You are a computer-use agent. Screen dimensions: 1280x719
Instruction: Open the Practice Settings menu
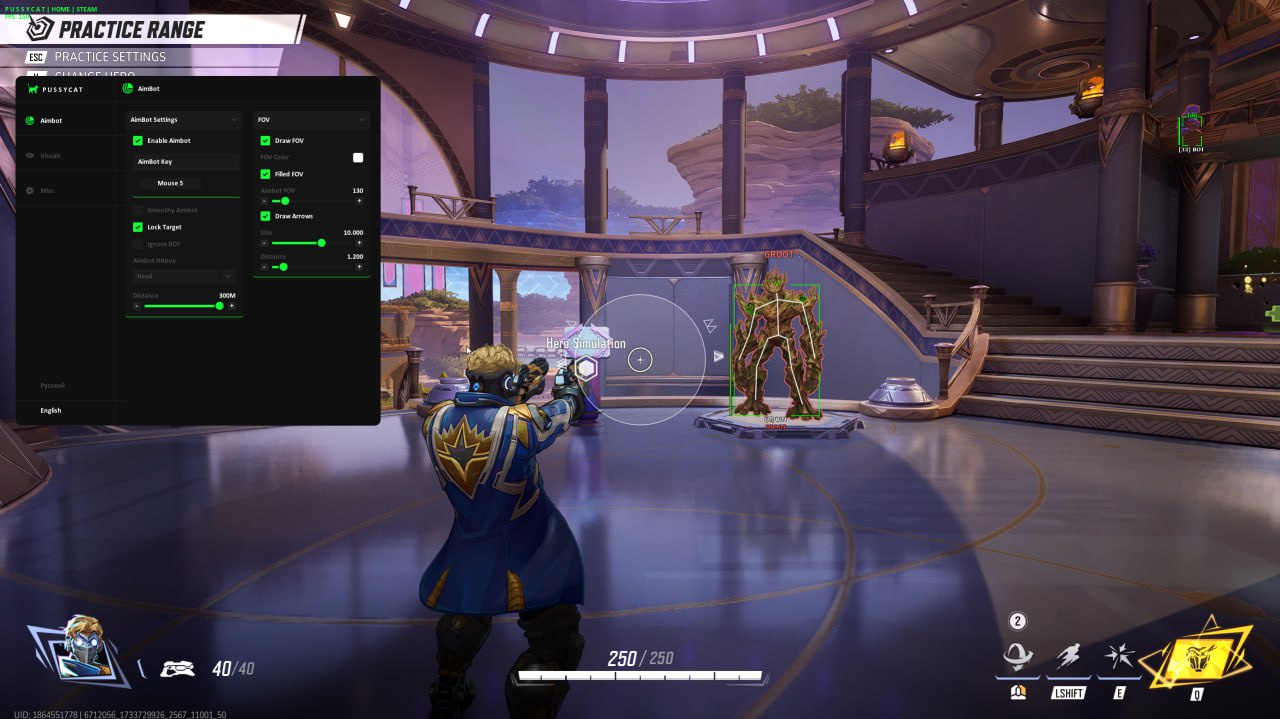click(x=110, y=57)
